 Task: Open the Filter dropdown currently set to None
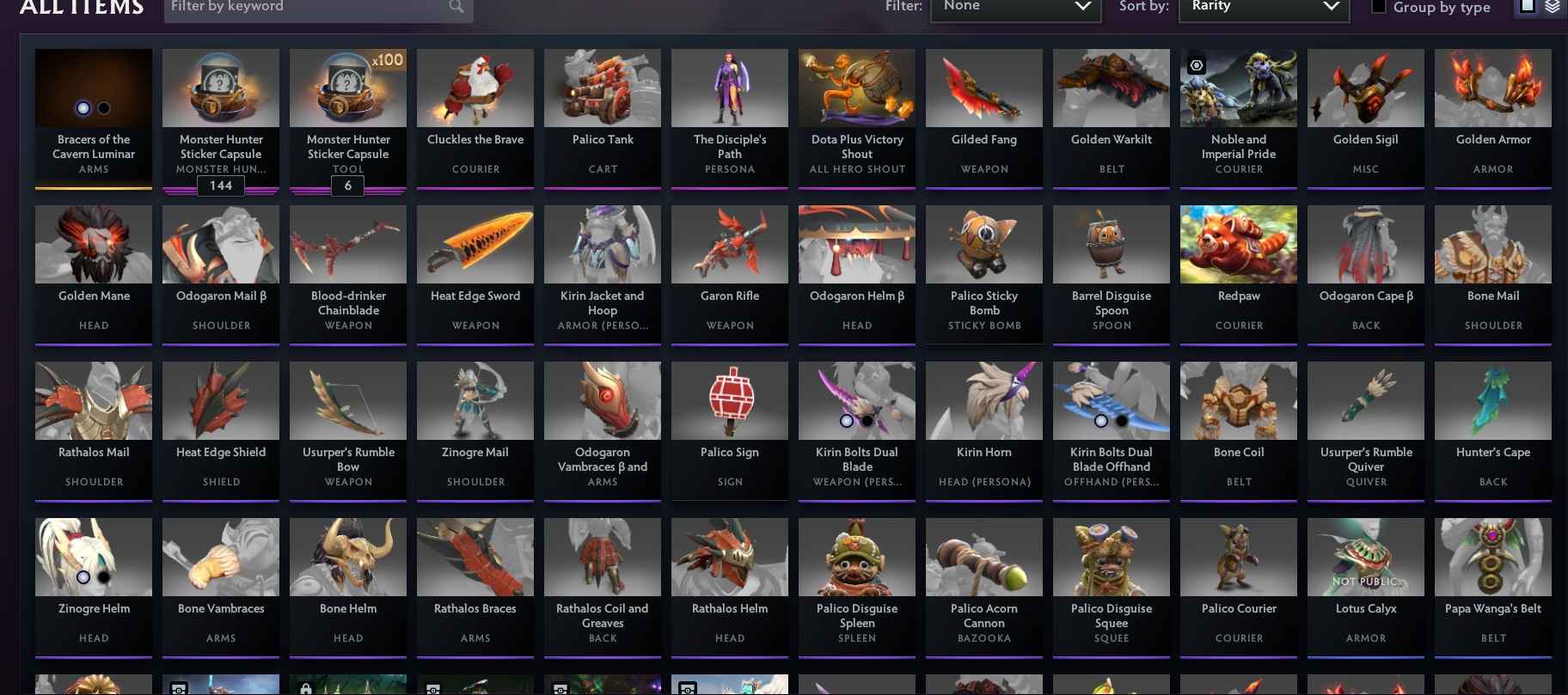pos(1015,7)
